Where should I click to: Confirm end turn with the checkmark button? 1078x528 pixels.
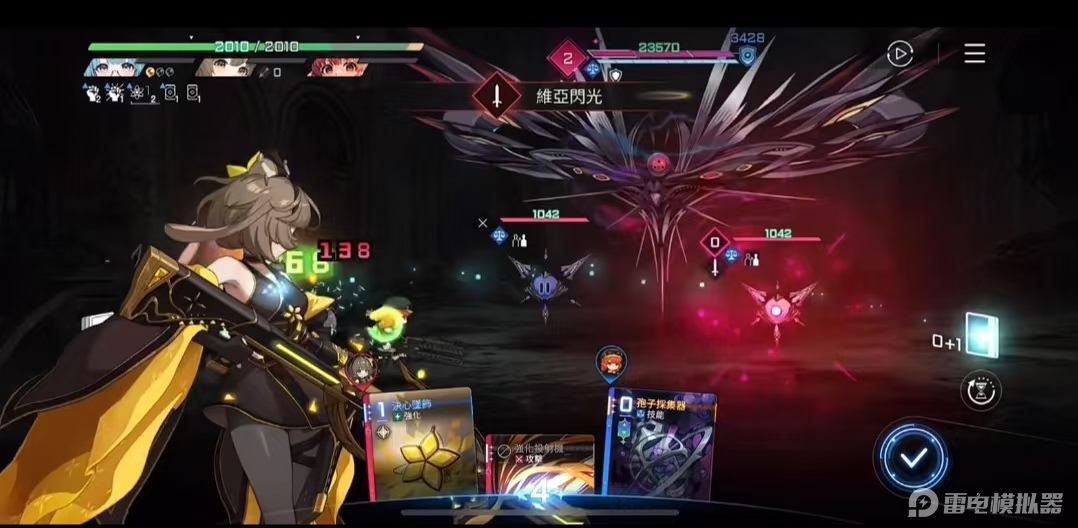(913, 458)
